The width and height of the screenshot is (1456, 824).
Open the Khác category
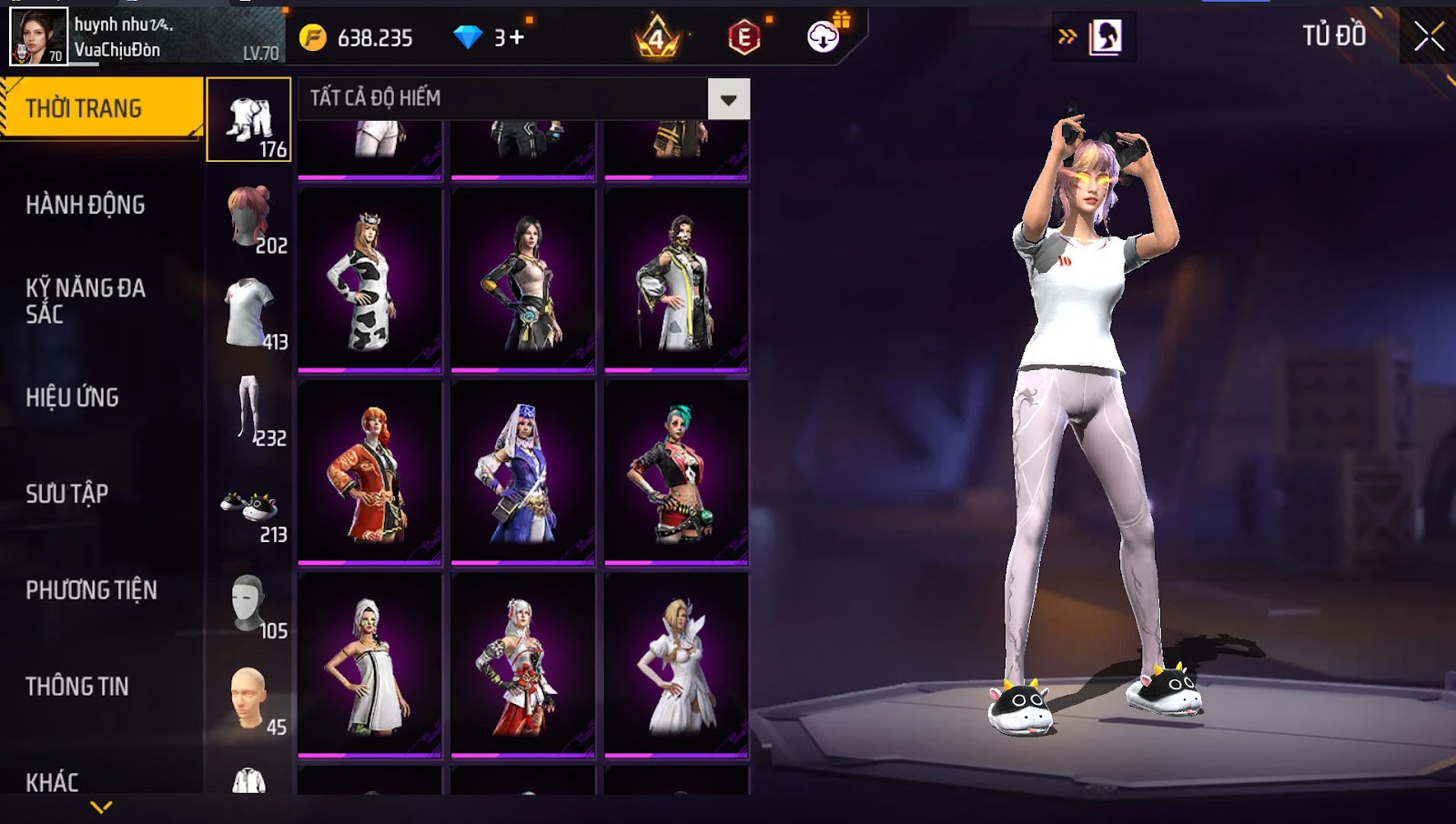click(x=52, y=781)
